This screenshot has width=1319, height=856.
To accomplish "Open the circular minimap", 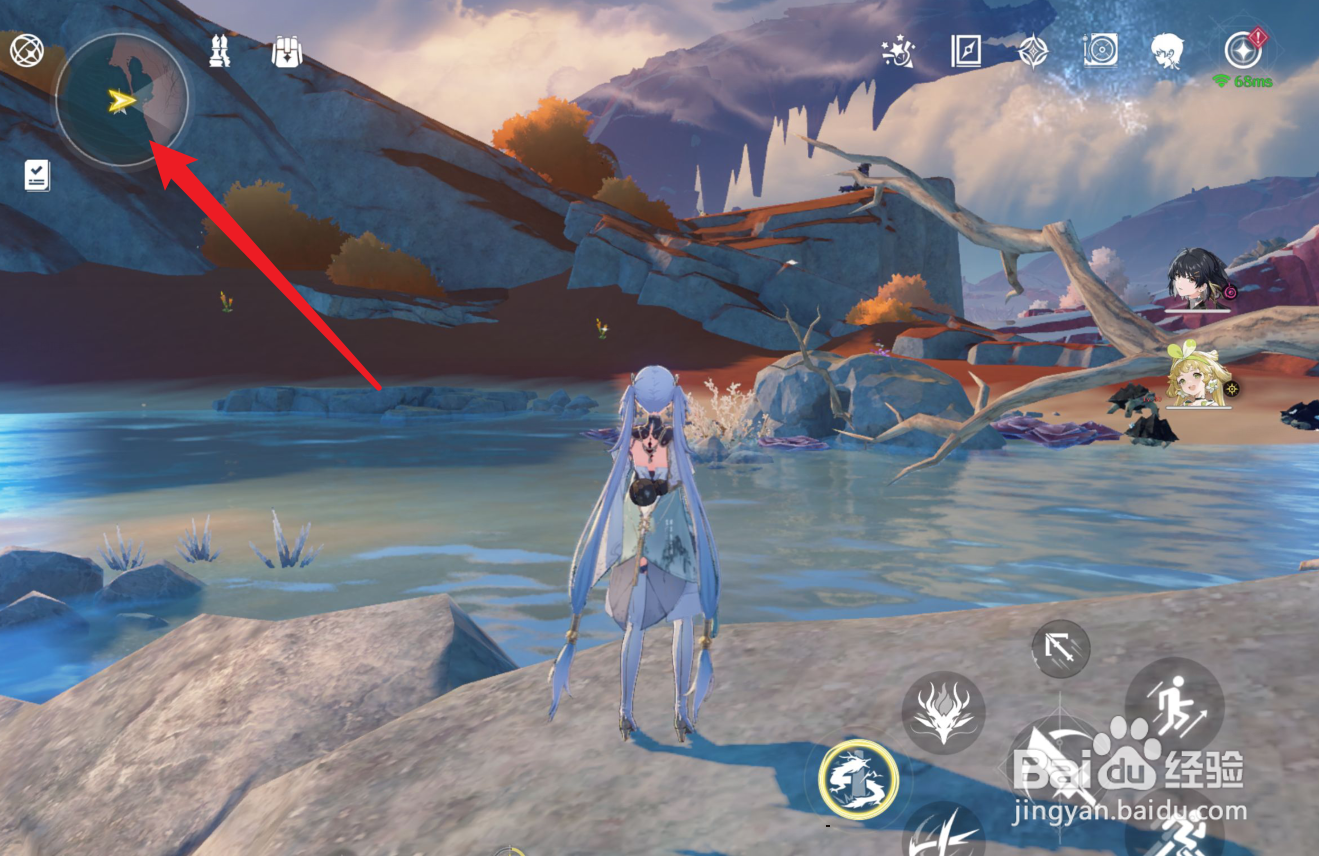I will [121, 100].
